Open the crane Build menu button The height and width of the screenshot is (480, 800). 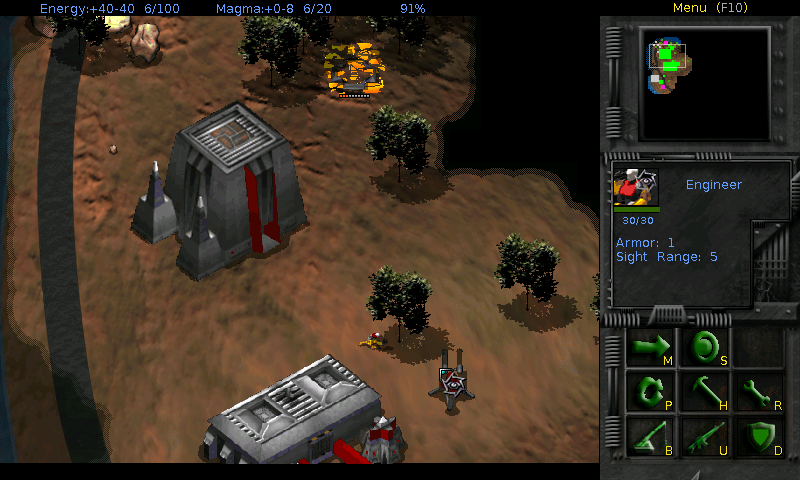pyautogui.click(x=650, y=436)
